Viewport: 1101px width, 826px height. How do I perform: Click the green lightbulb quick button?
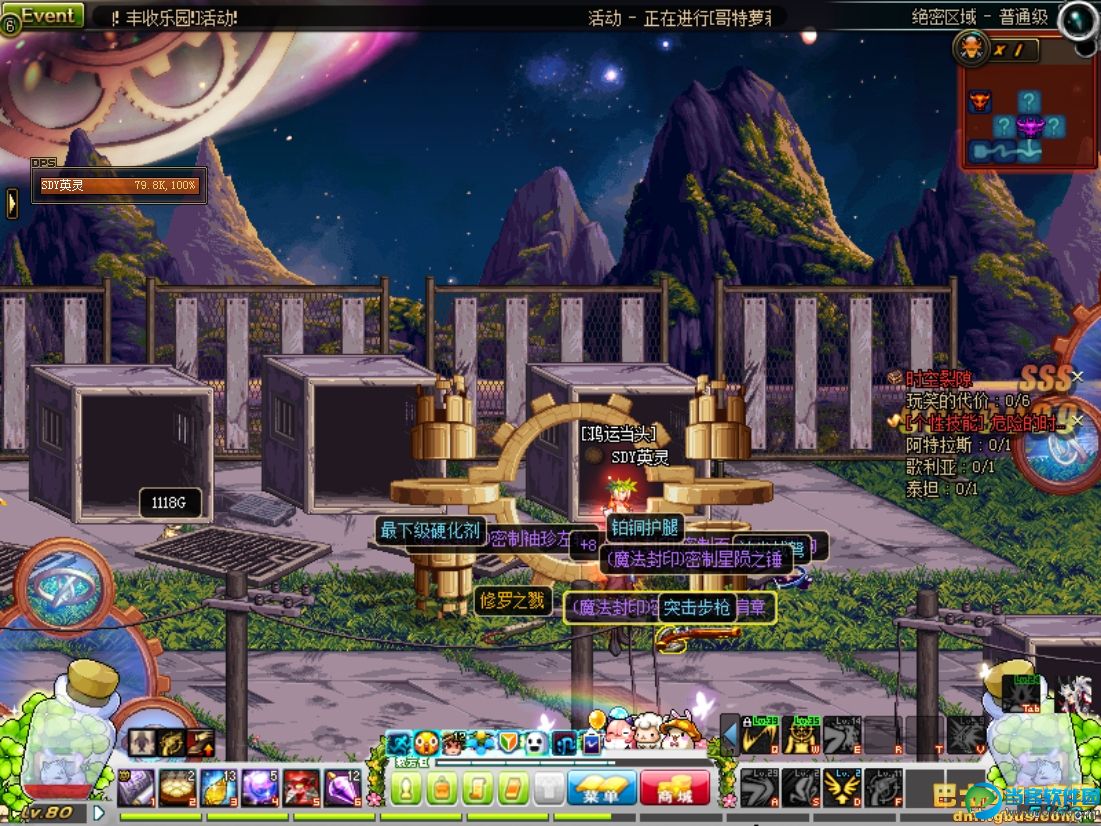click(x=406, y=789)
